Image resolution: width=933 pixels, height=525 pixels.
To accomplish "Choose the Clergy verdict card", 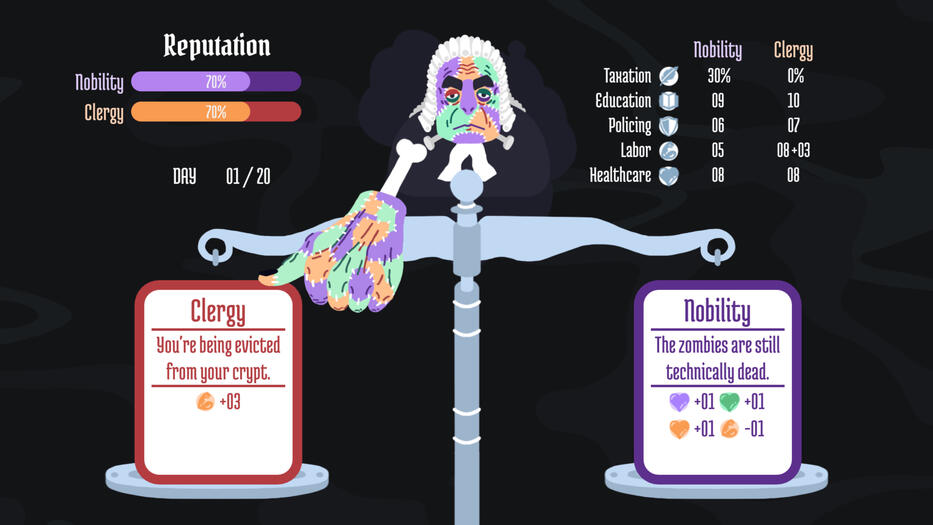I will tap(218, 381).
